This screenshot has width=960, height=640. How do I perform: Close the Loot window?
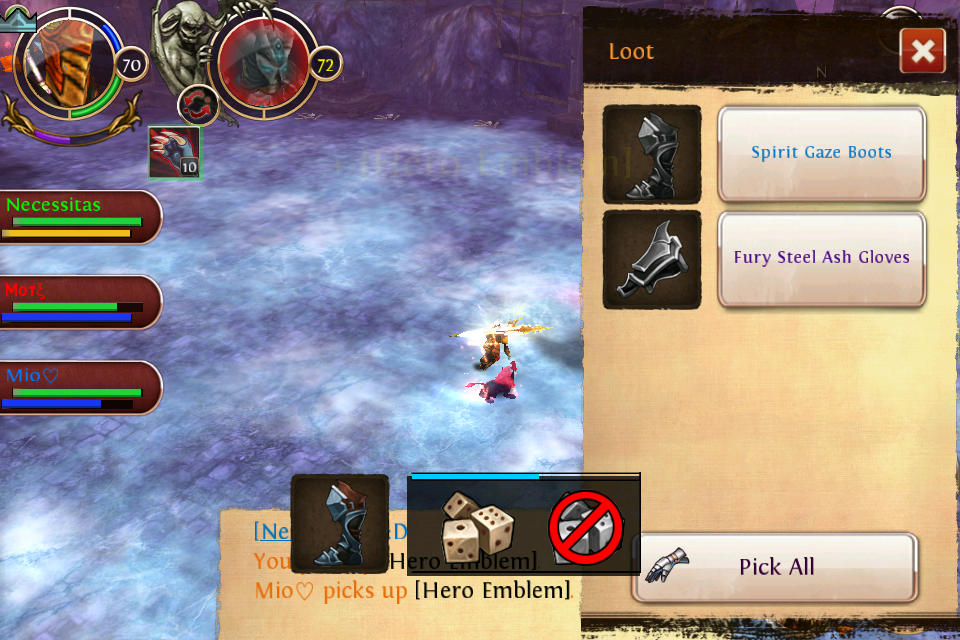[x=922, y=51]
